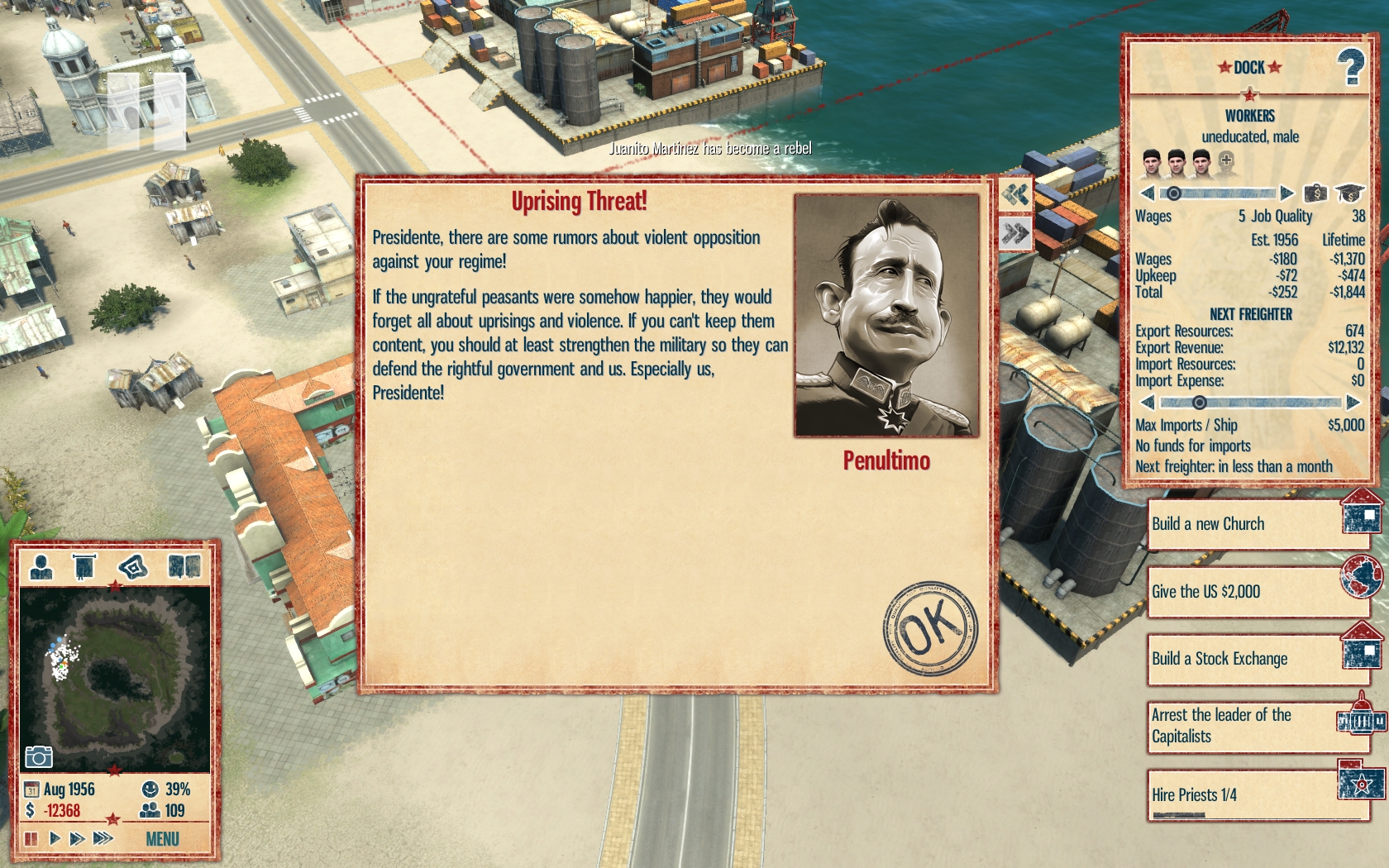Confirm the Uprising Threat message with OK
This screenshot has width=1389, height=868.
pyautogui.click(x=929, y=628)
